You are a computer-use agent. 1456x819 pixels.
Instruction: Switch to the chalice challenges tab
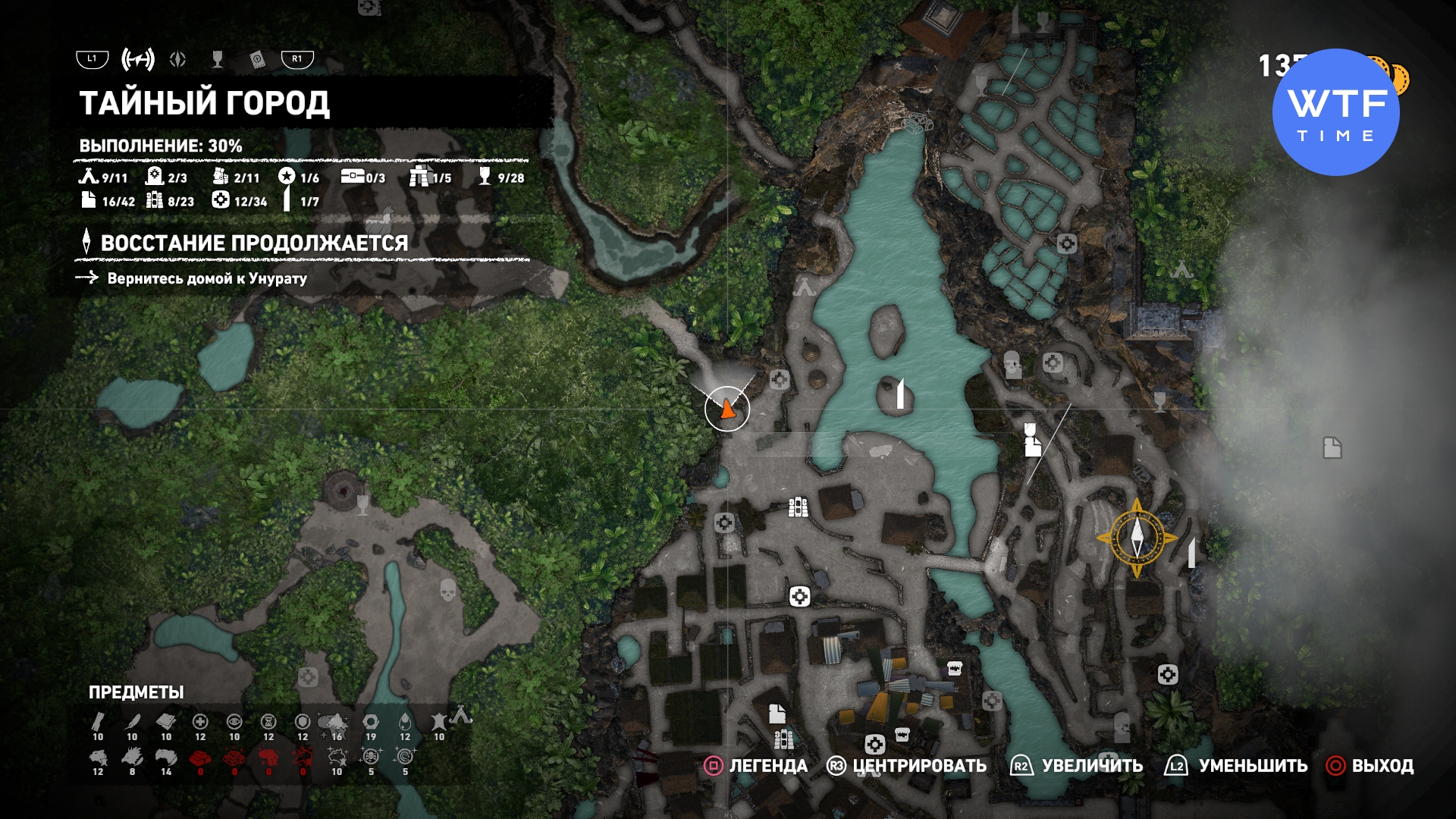click(x=218, y=59)
